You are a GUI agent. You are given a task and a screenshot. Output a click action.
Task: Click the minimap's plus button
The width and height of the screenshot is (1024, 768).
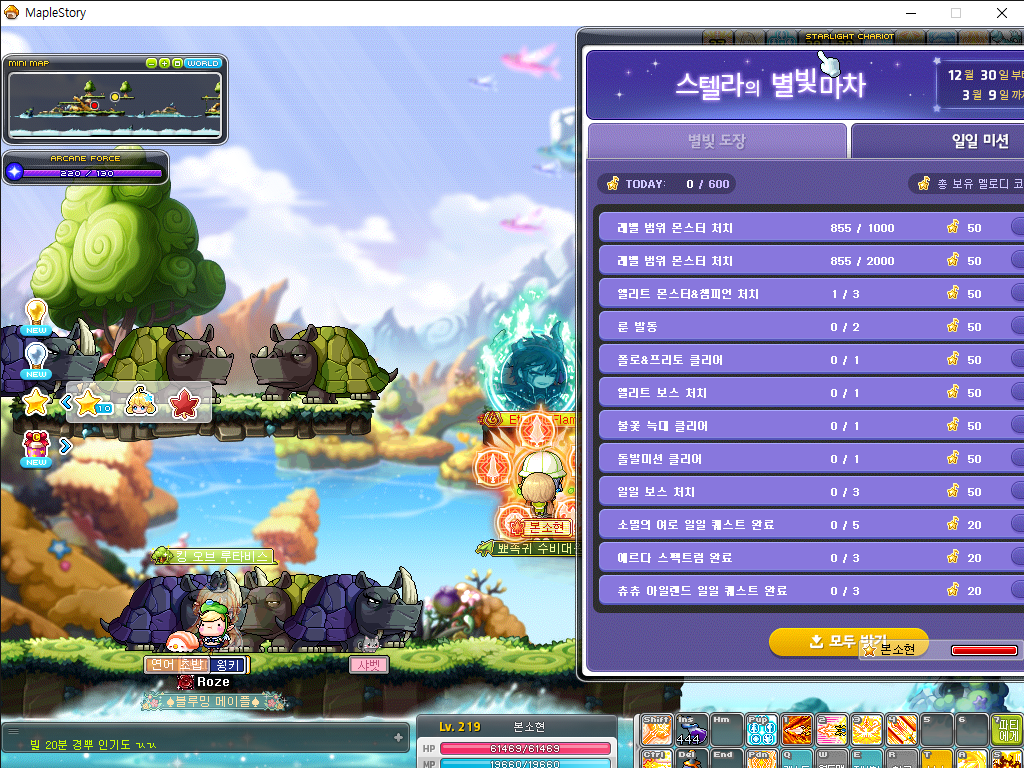click(164, 63)
